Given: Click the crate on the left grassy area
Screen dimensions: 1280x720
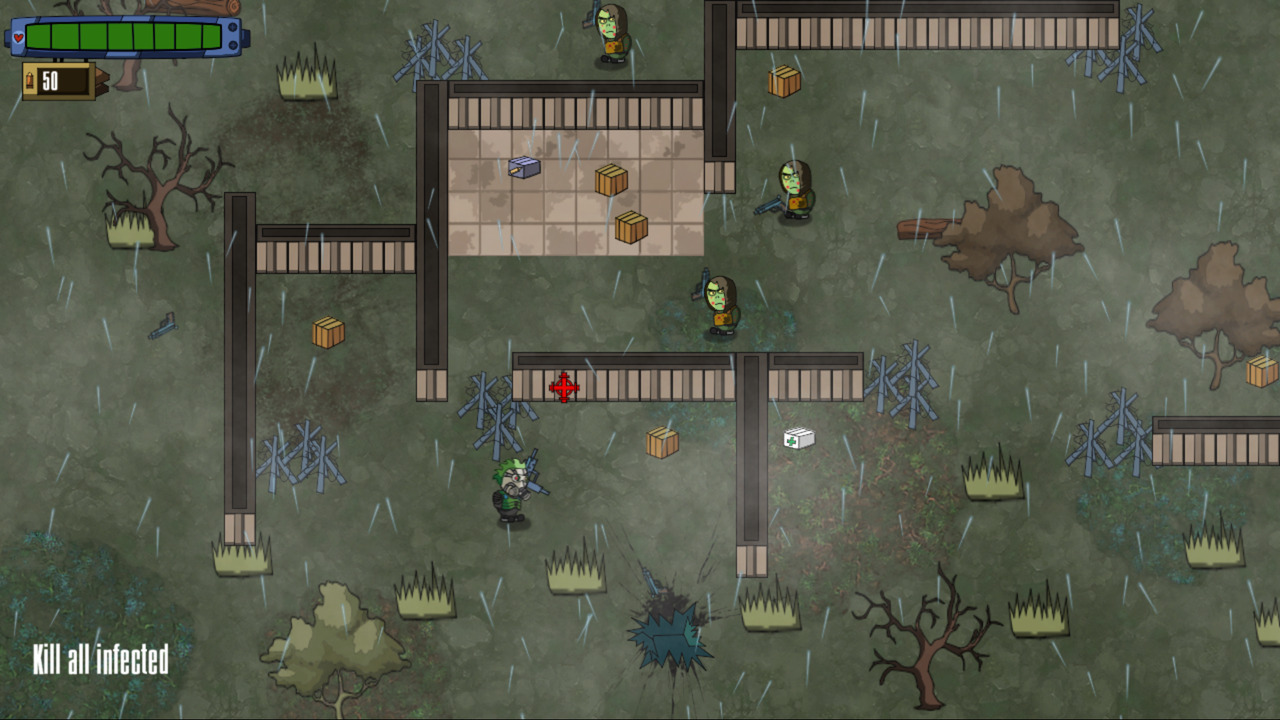Looking at the screenshot, I should click(x=330, y=330).
